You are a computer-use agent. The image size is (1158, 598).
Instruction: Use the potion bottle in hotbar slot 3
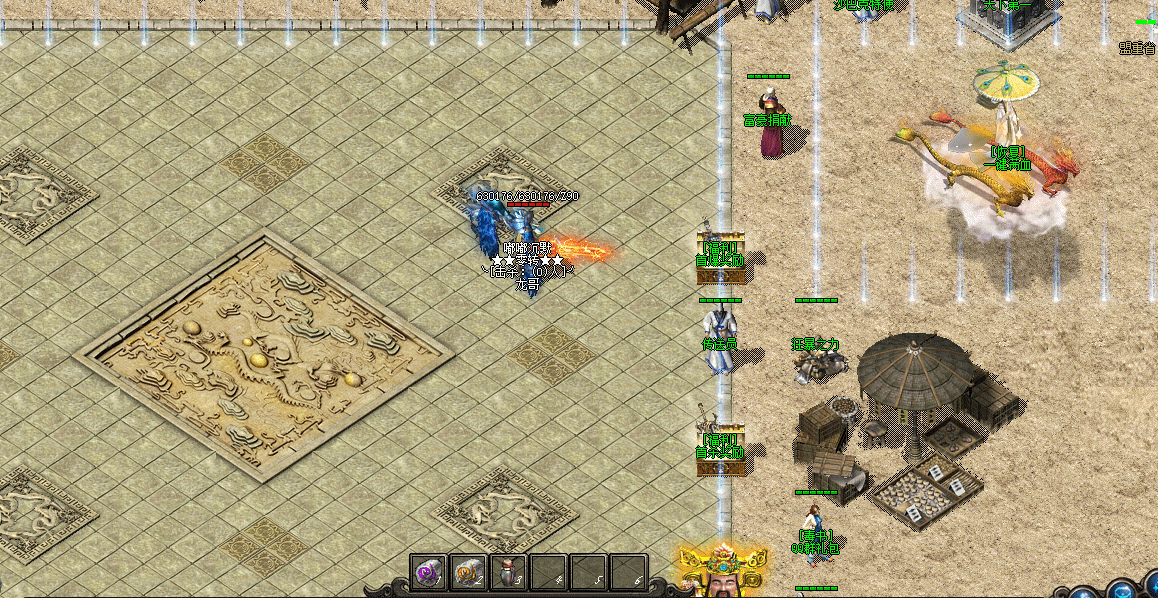507,573
